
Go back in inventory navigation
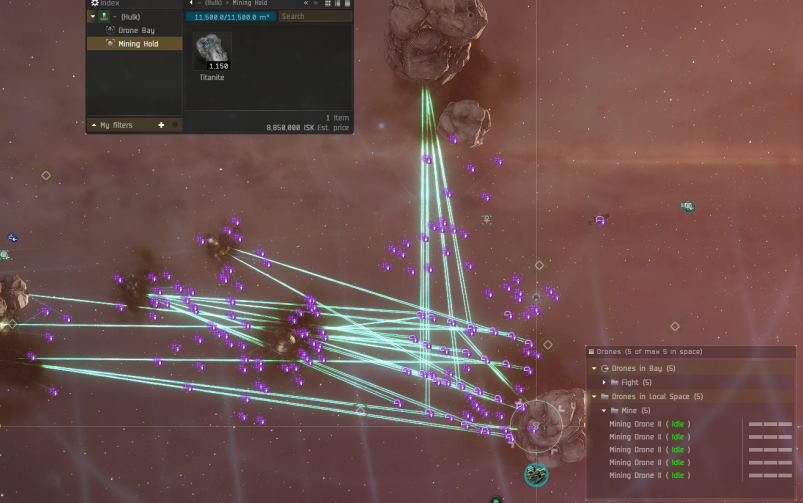point(190,4)
